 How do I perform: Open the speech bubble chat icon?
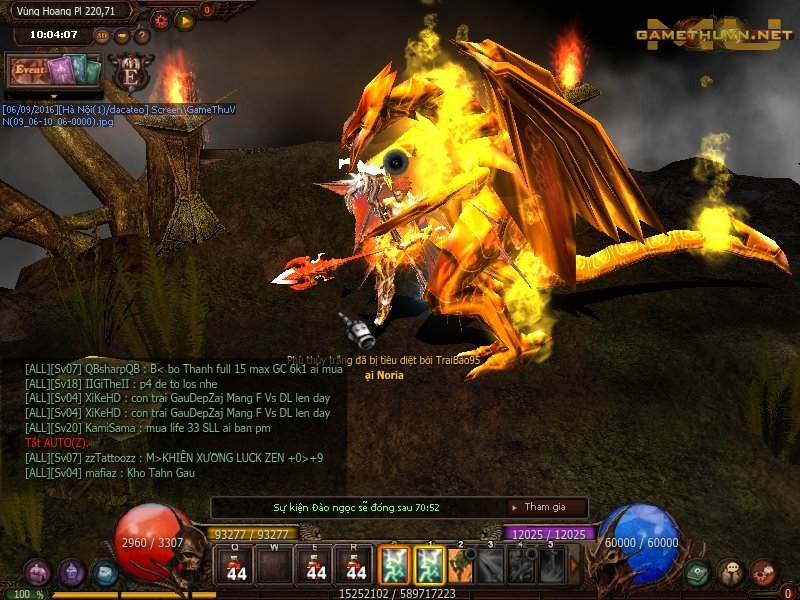(x=731, y=573)
